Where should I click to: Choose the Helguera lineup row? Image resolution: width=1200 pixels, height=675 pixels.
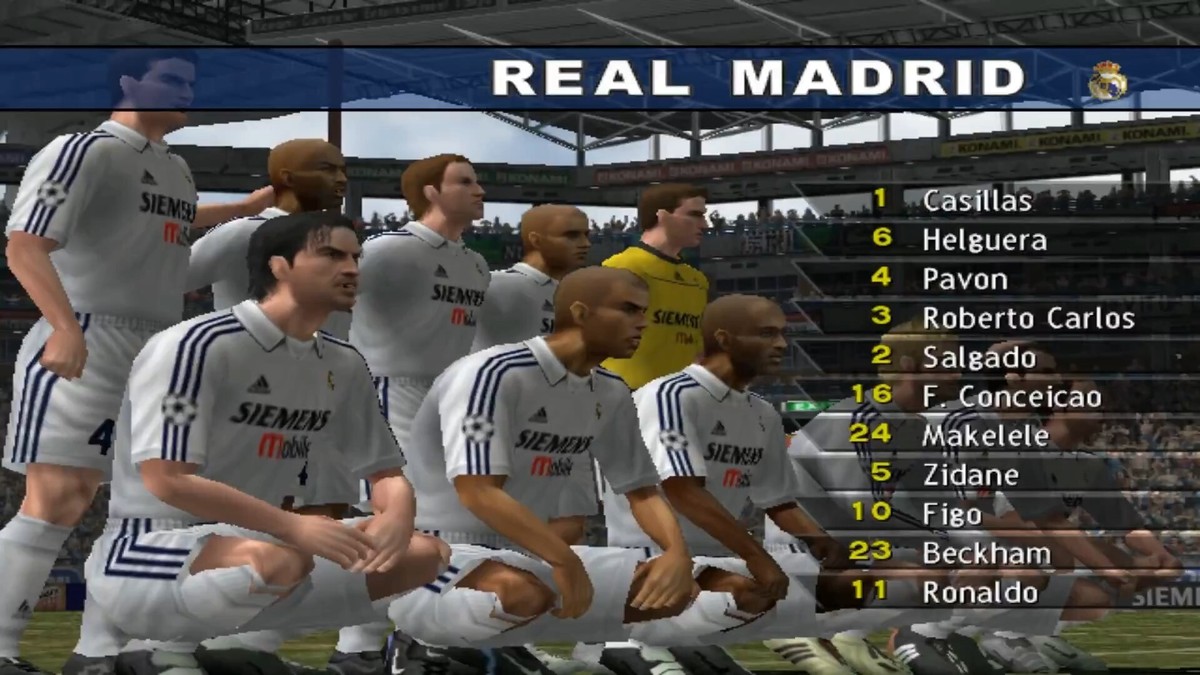984,240
